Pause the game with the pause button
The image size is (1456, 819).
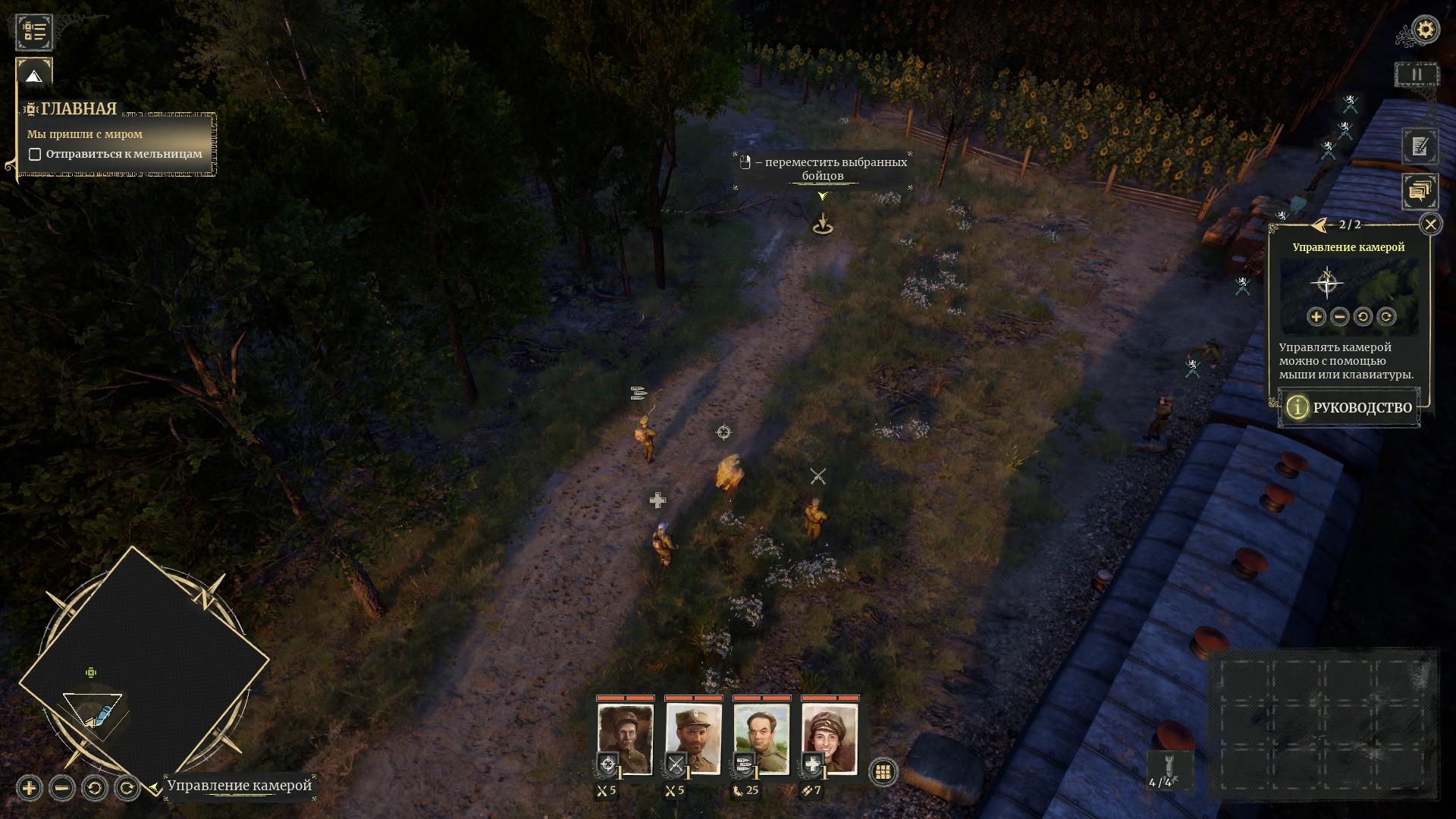click(x=1417, y=75)
